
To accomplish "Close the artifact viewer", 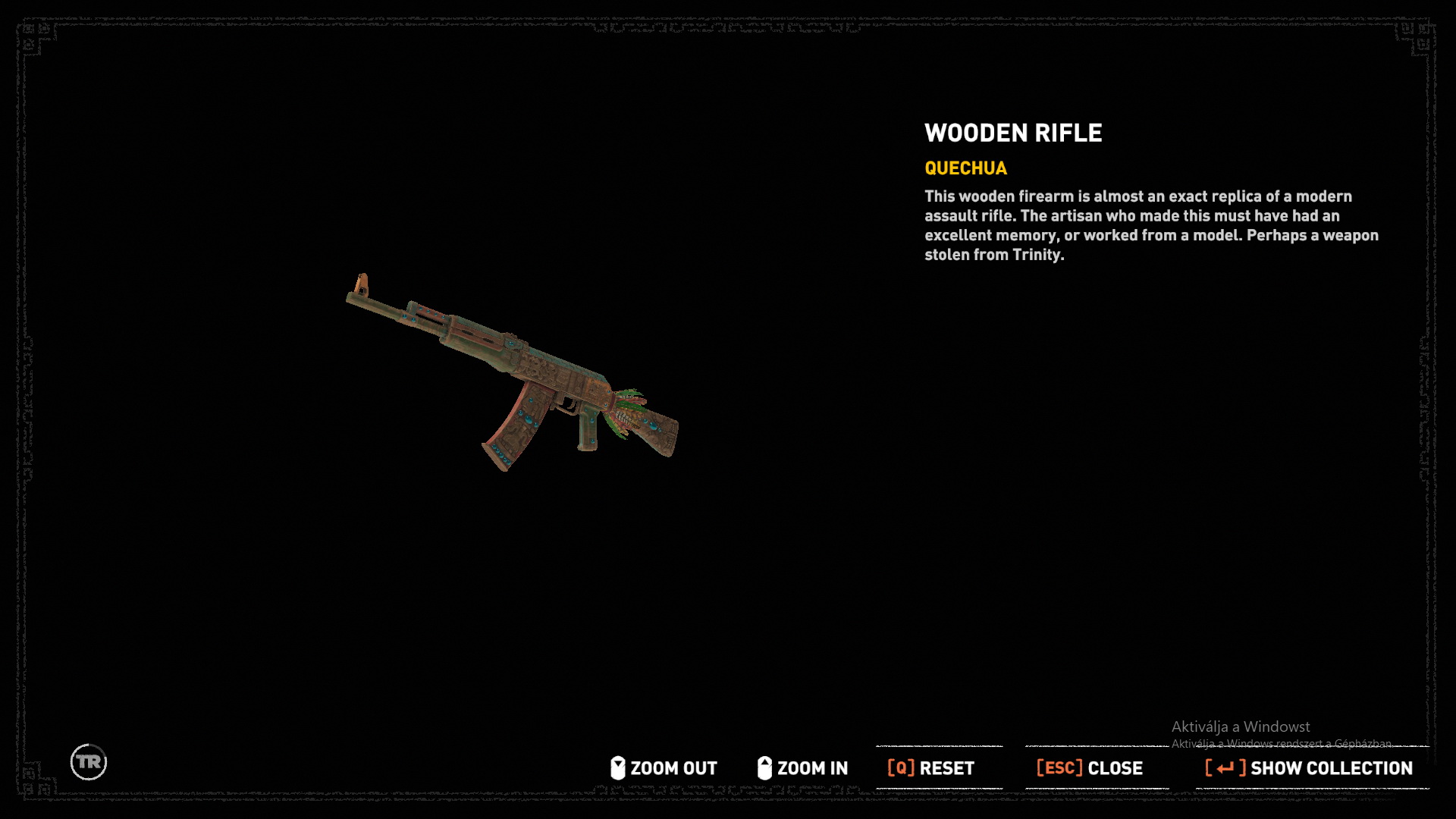I will (x=1090, y=768).
